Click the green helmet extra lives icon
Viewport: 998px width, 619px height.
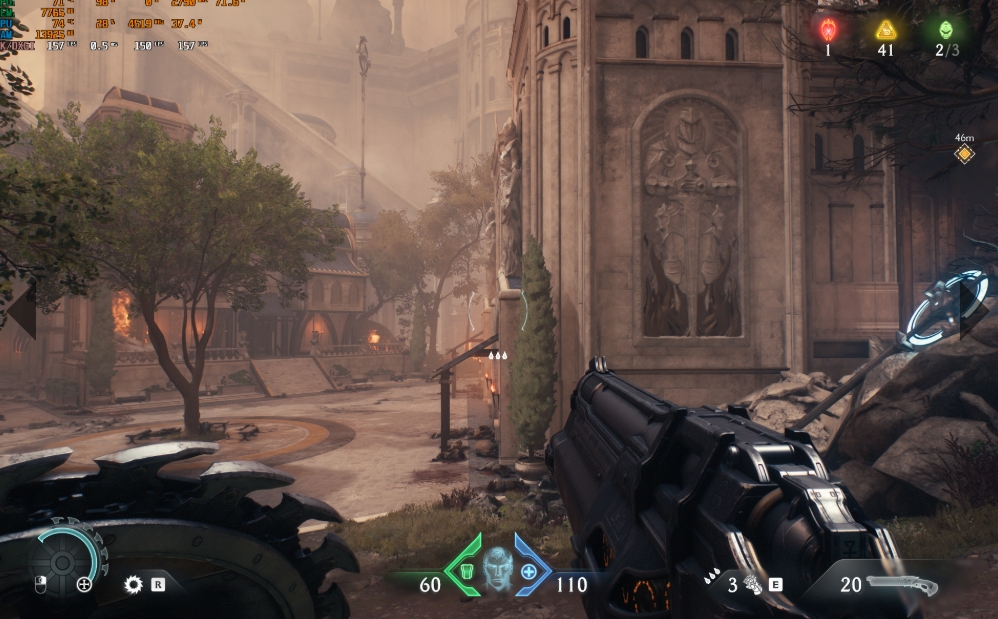click(x=946, y=29)
